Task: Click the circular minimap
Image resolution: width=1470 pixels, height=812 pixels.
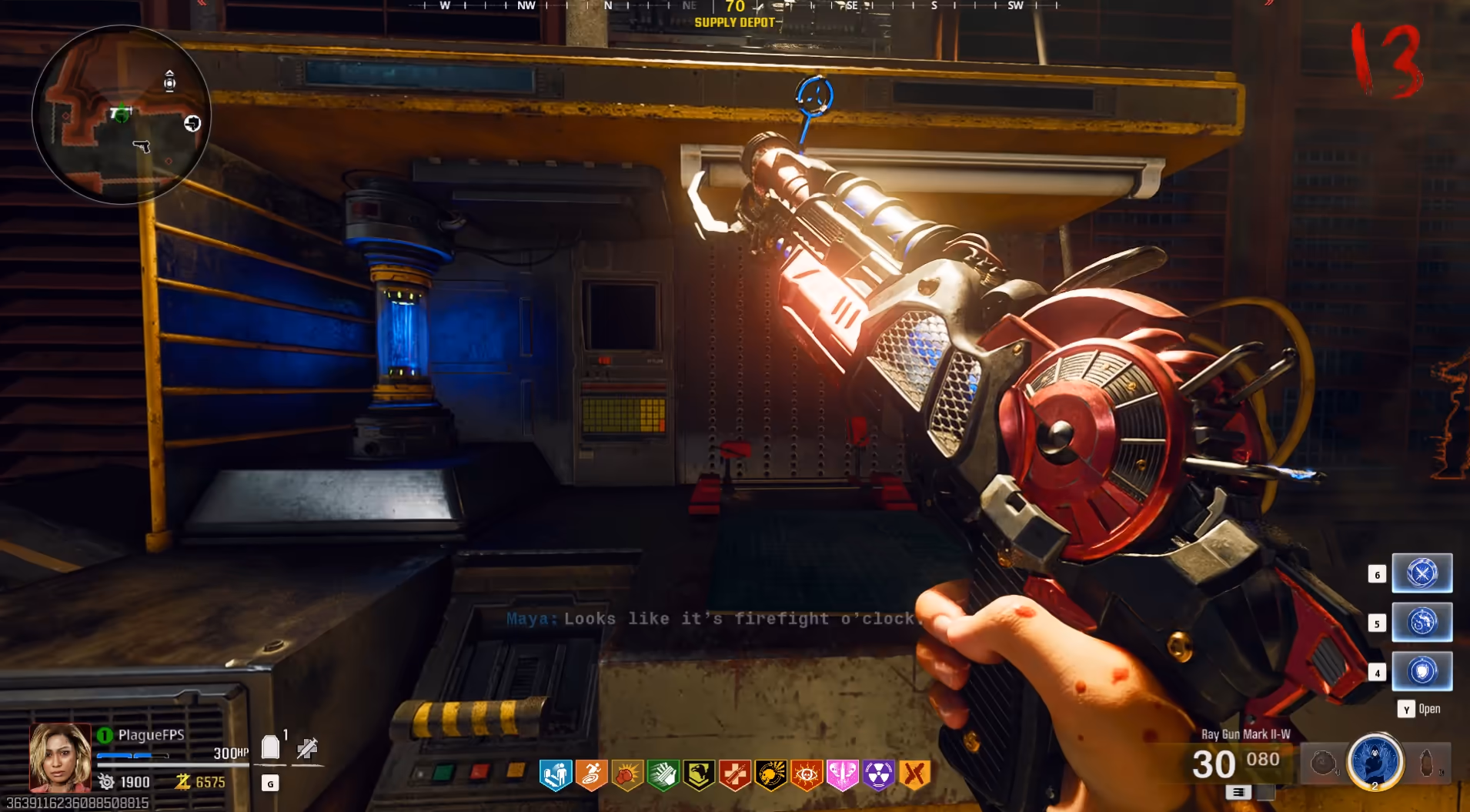Action: click(x=122, y=115)
